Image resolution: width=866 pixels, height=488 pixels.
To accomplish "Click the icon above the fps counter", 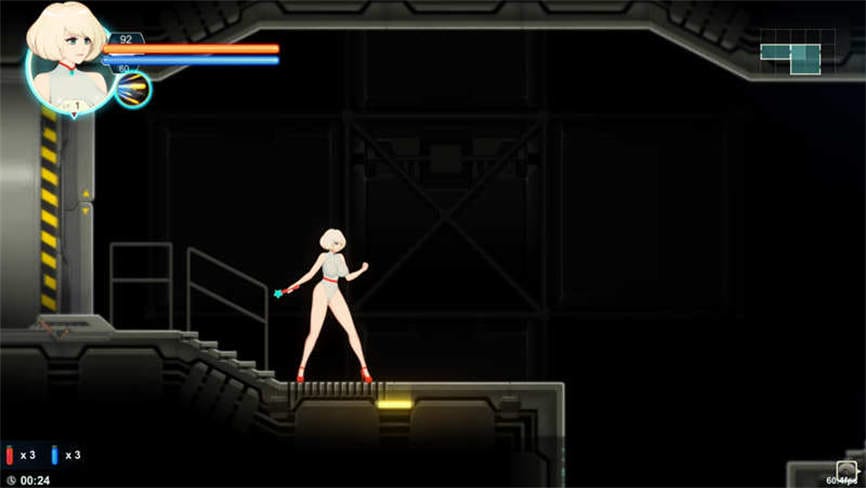I will coord(846,468).
